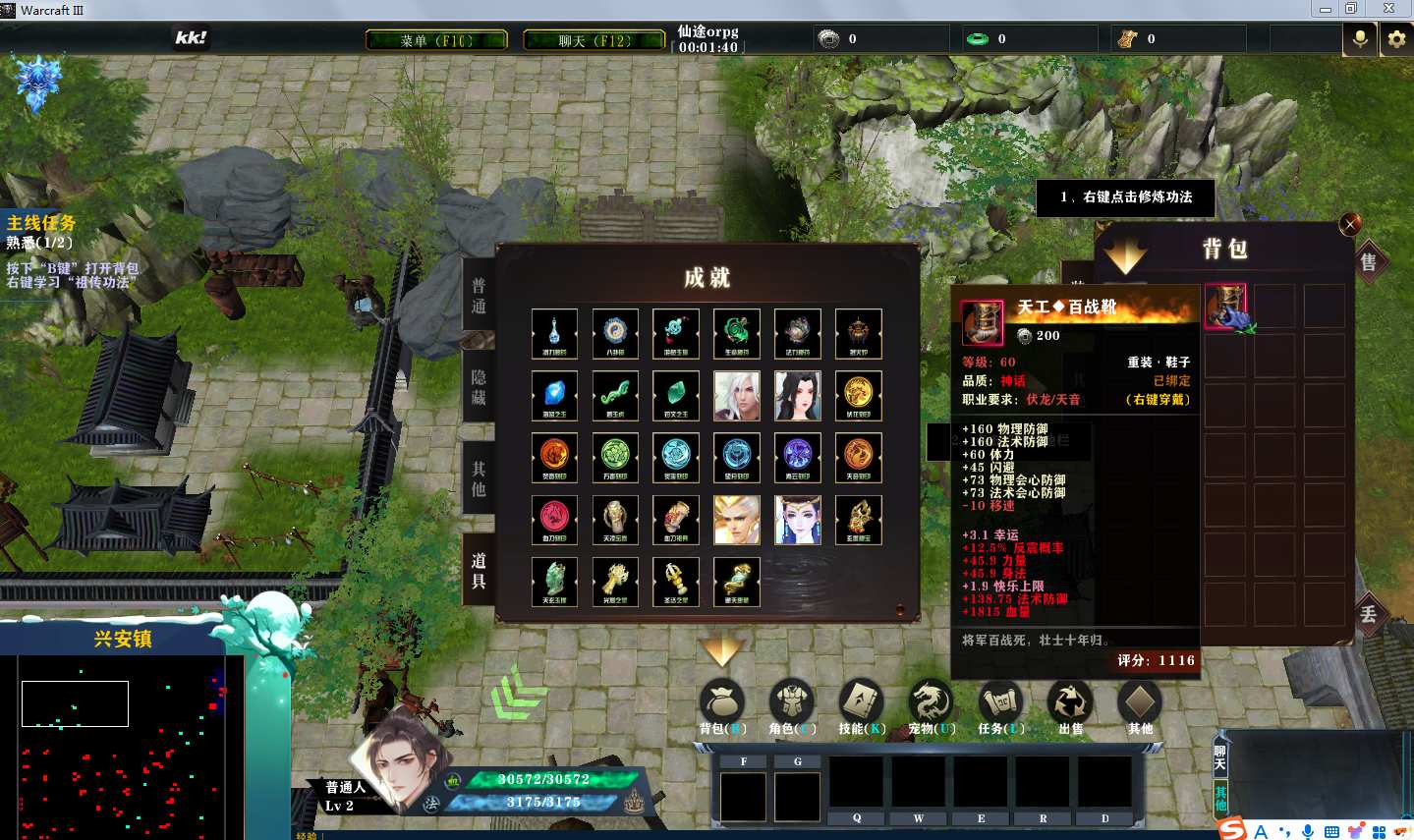Switch to the 隐藏 achievements tab
1414x840 pixels.
point(479,387)
